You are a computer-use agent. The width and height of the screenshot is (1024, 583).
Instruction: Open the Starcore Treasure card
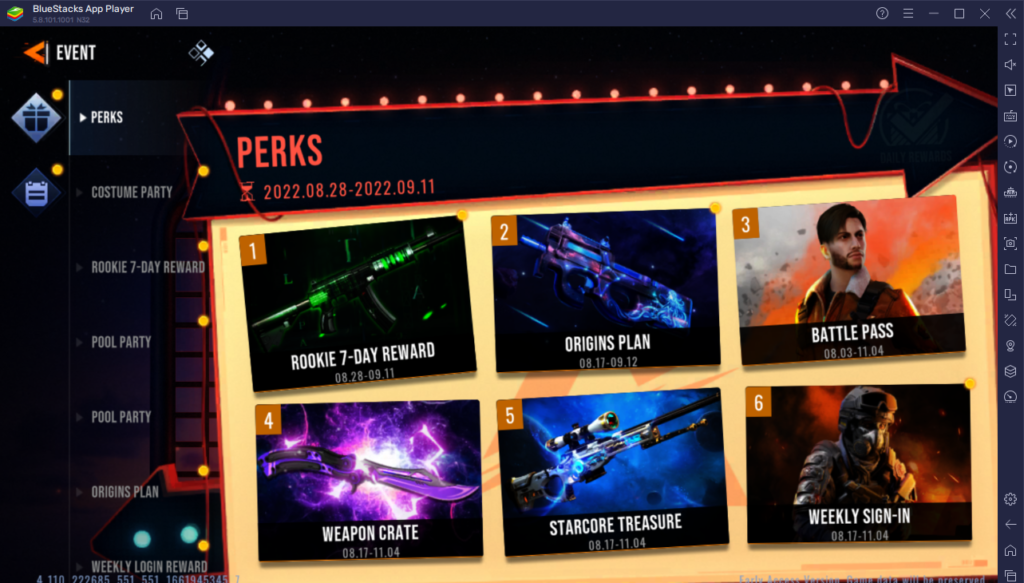tap(612, 470)
